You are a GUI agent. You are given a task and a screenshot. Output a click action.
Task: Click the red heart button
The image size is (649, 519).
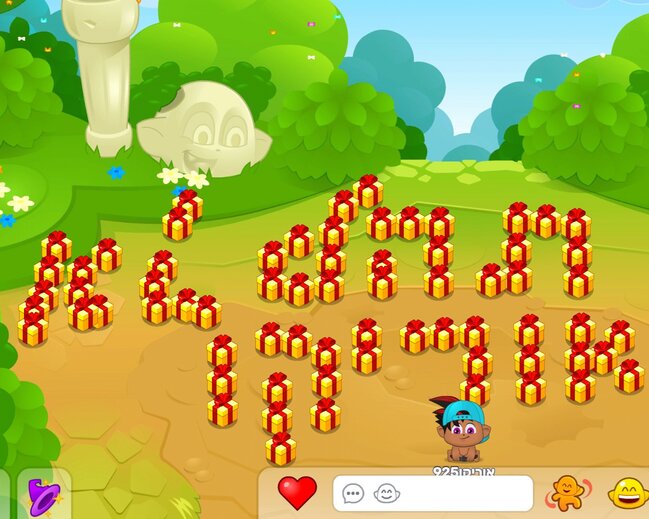(x=296, y=492)
